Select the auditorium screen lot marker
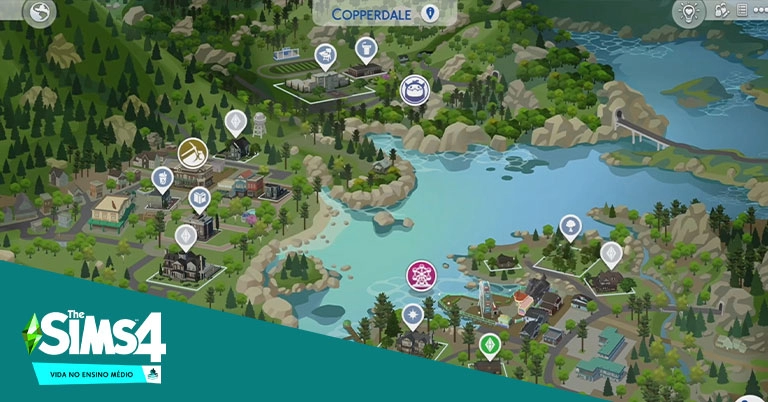The image size is (768, 402). [325, 54]
